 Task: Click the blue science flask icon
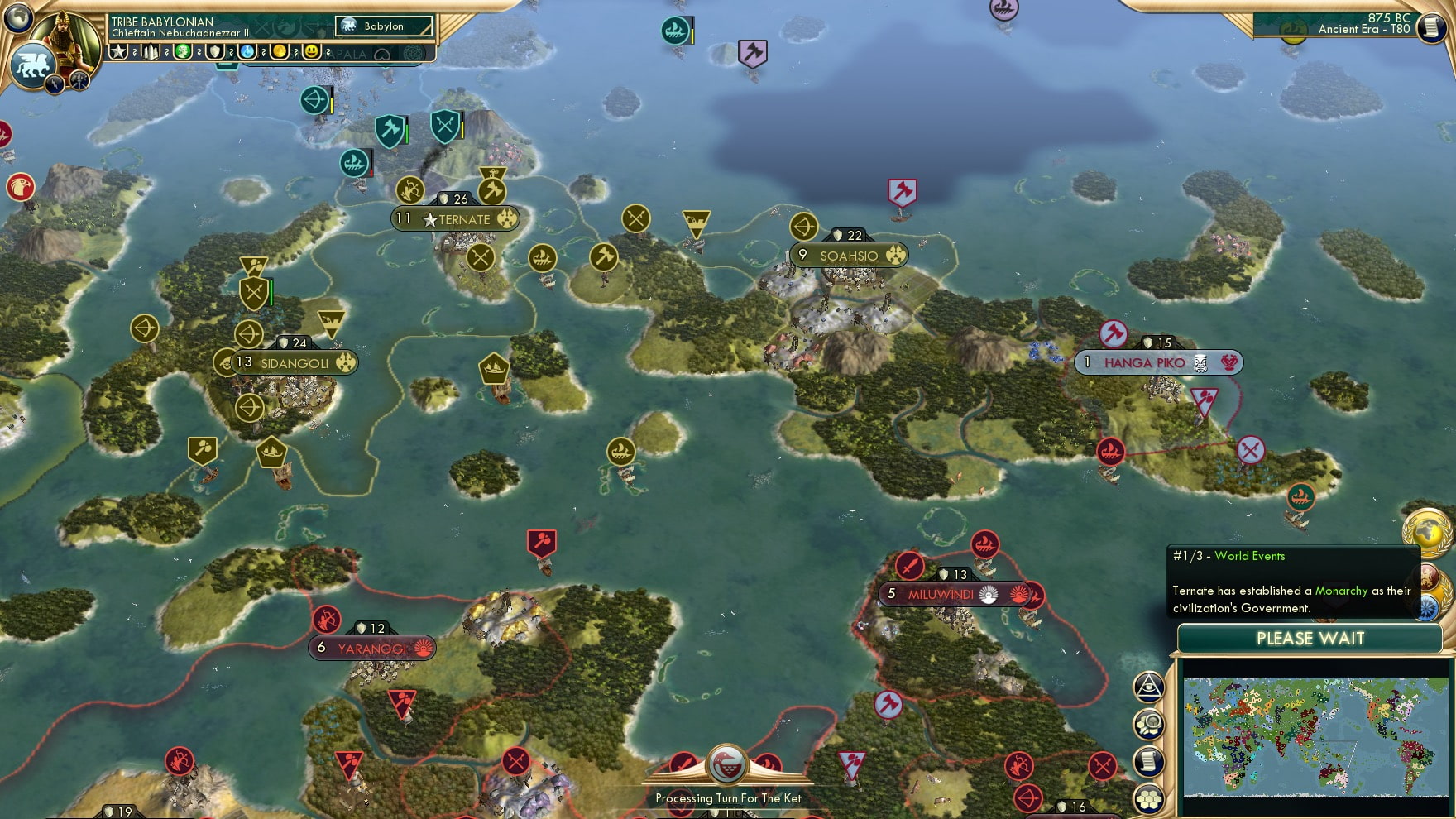[x=248, y=52]
